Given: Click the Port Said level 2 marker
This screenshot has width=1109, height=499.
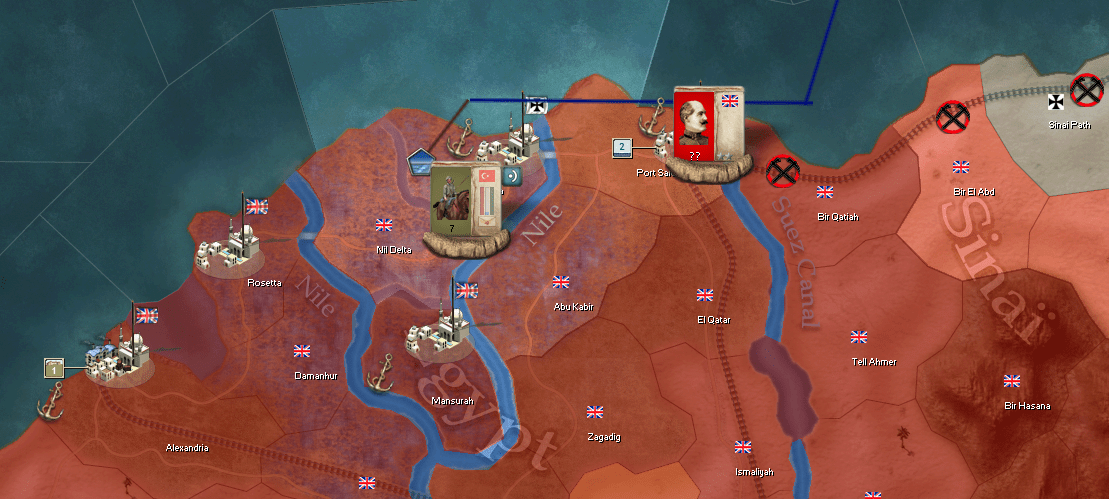Looking at the screenshot, I should pos(622,148).
